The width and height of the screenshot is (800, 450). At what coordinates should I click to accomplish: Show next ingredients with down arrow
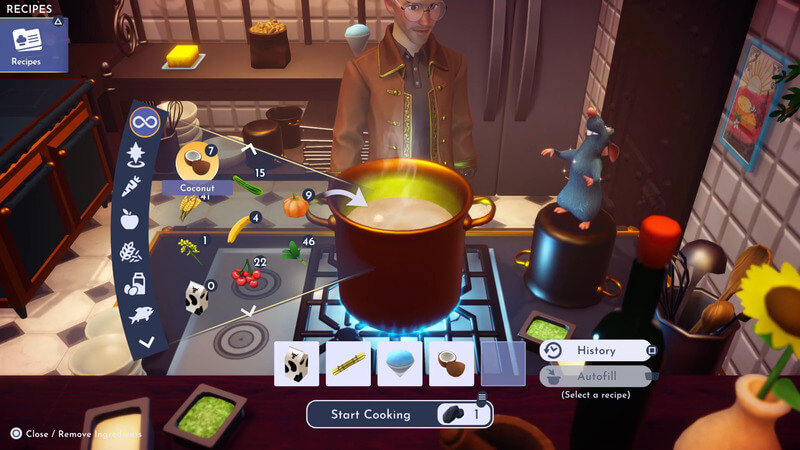pyautogui.click(x=250, y=311)
